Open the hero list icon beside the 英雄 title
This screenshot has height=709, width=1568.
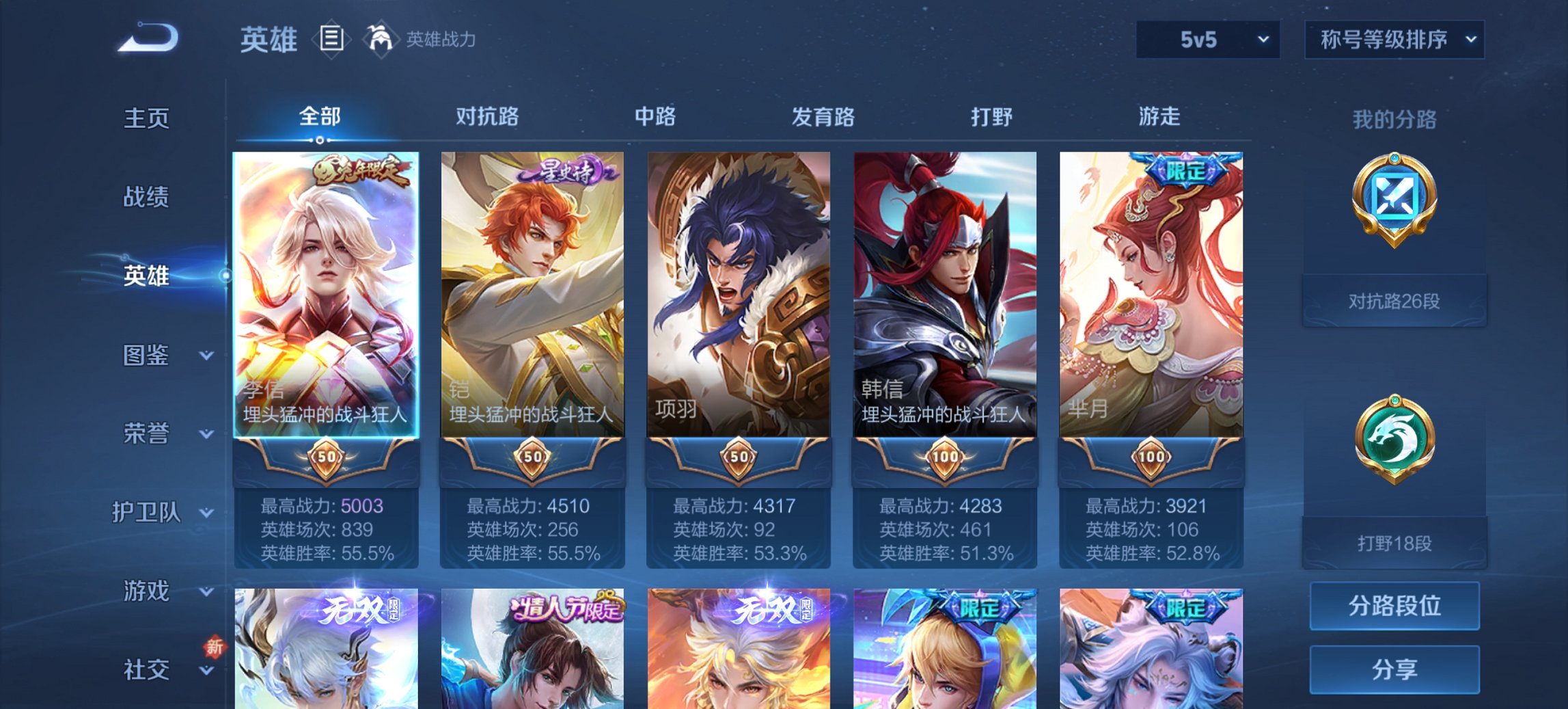click(331, 40)
